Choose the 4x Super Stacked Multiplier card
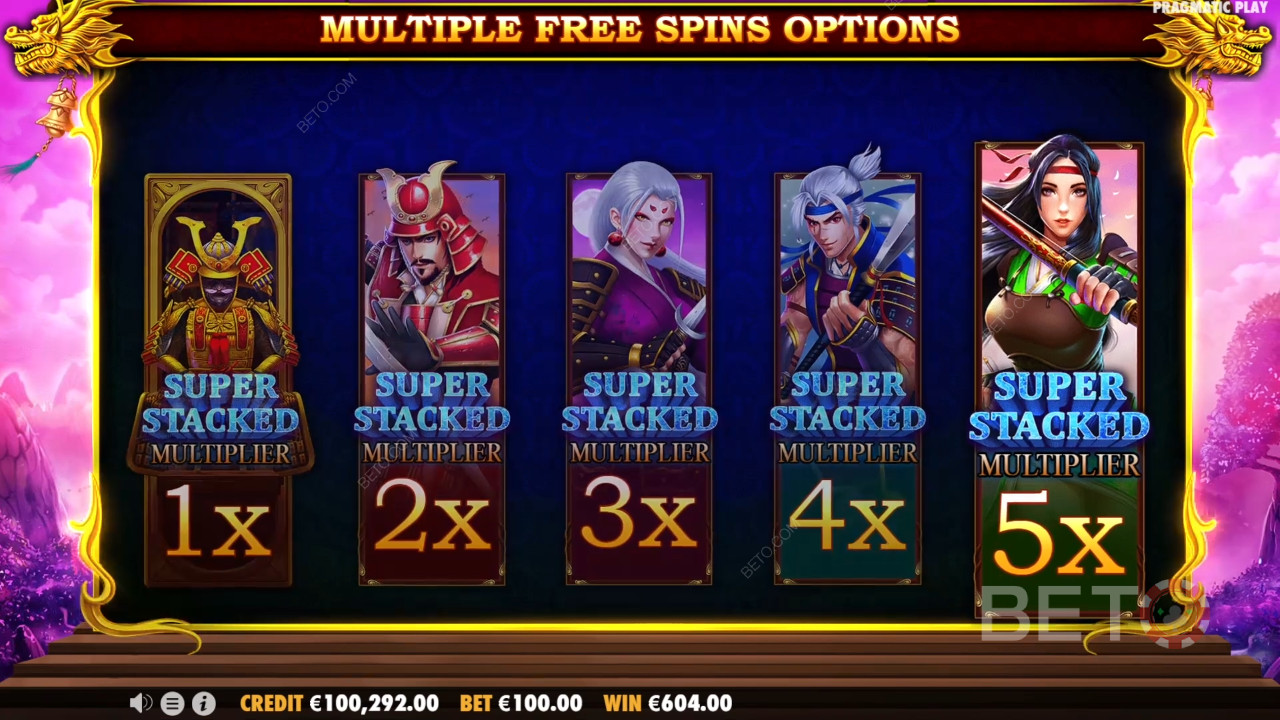1280x720 pixels. pyautogui.click(x=847, y=380)
